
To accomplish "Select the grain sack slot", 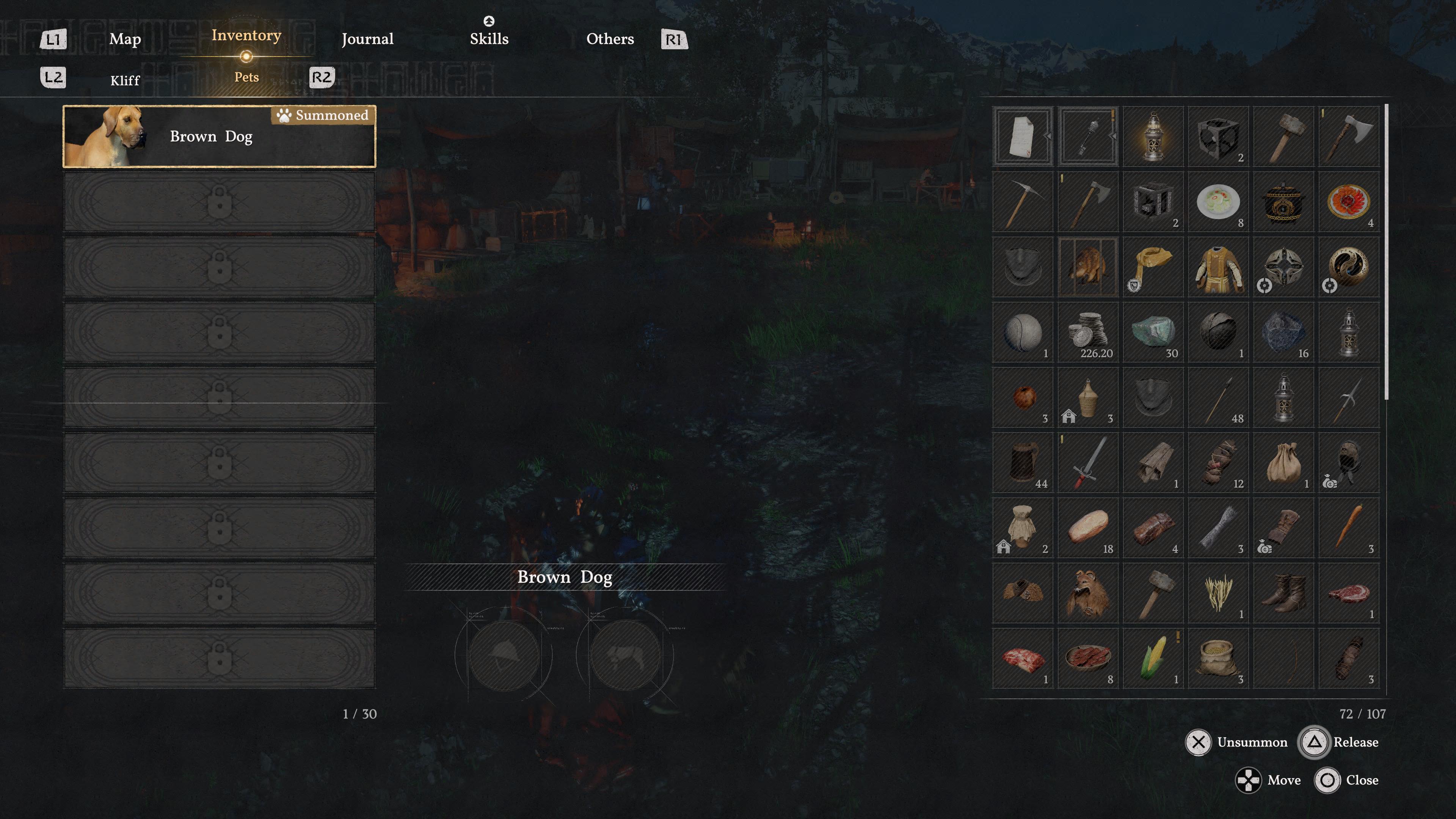I will (1219, 659).
